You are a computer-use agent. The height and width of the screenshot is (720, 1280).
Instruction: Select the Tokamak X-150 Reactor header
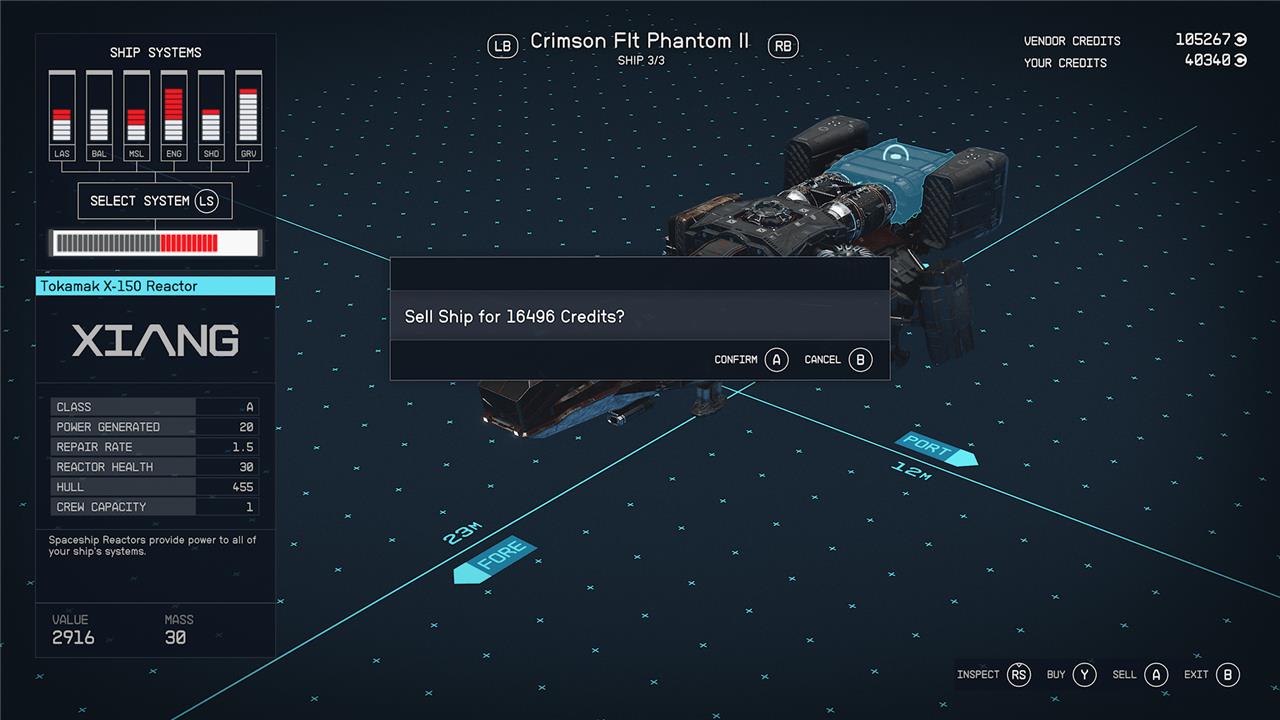155,286
